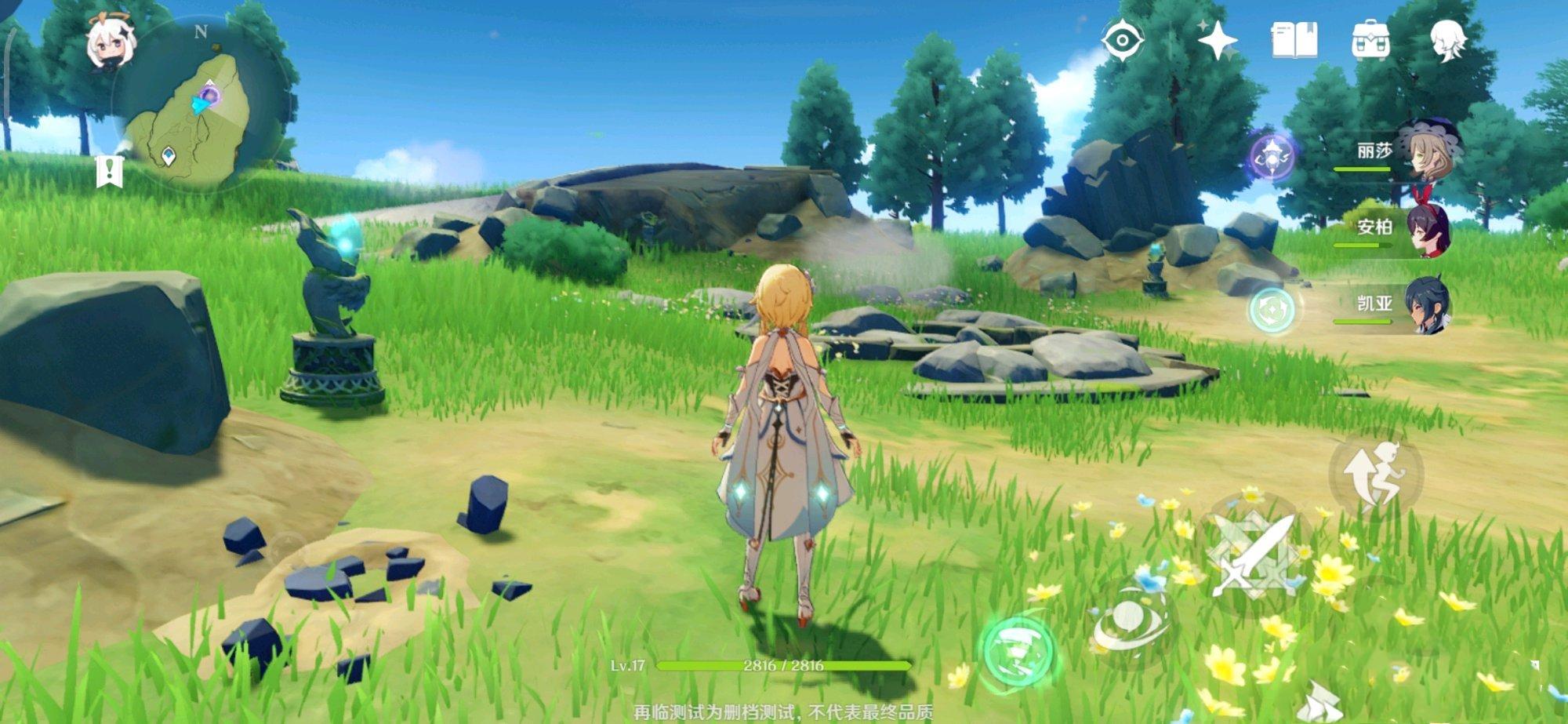
Task: Activate the green swirl elemental skill
Action: [x=1018, y=653]
